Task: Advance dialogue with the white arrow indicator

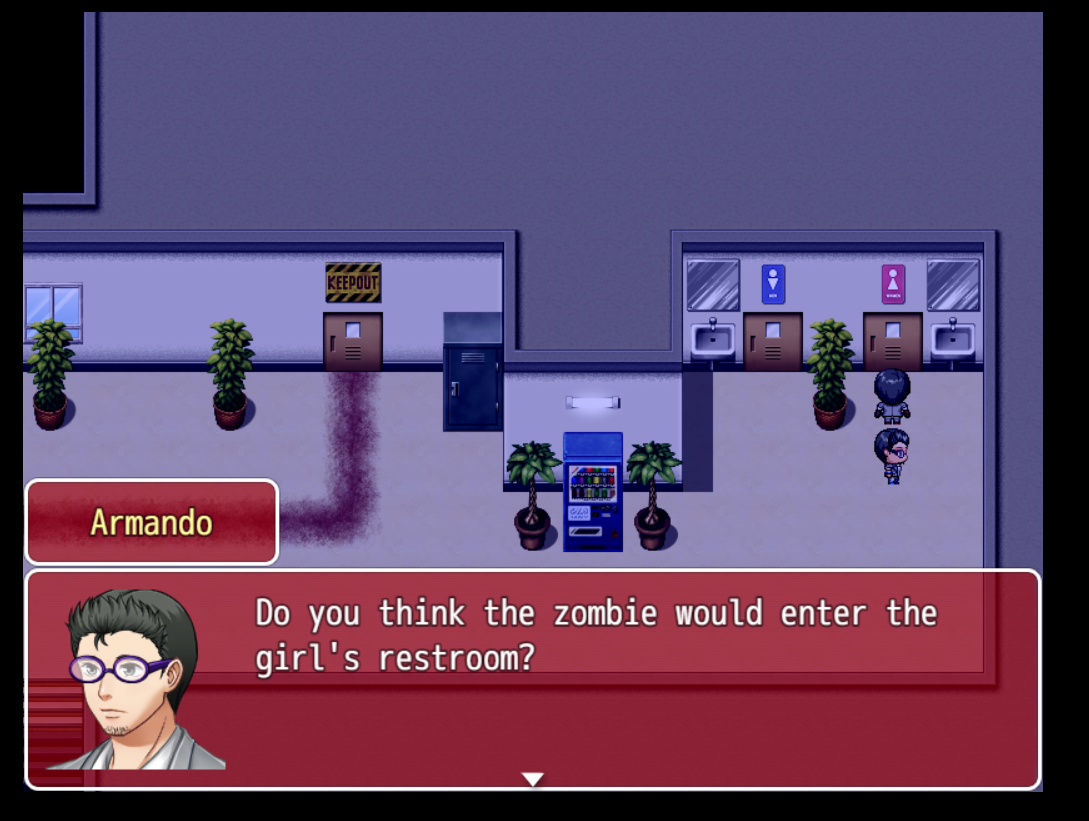Action: click(533, 778)
